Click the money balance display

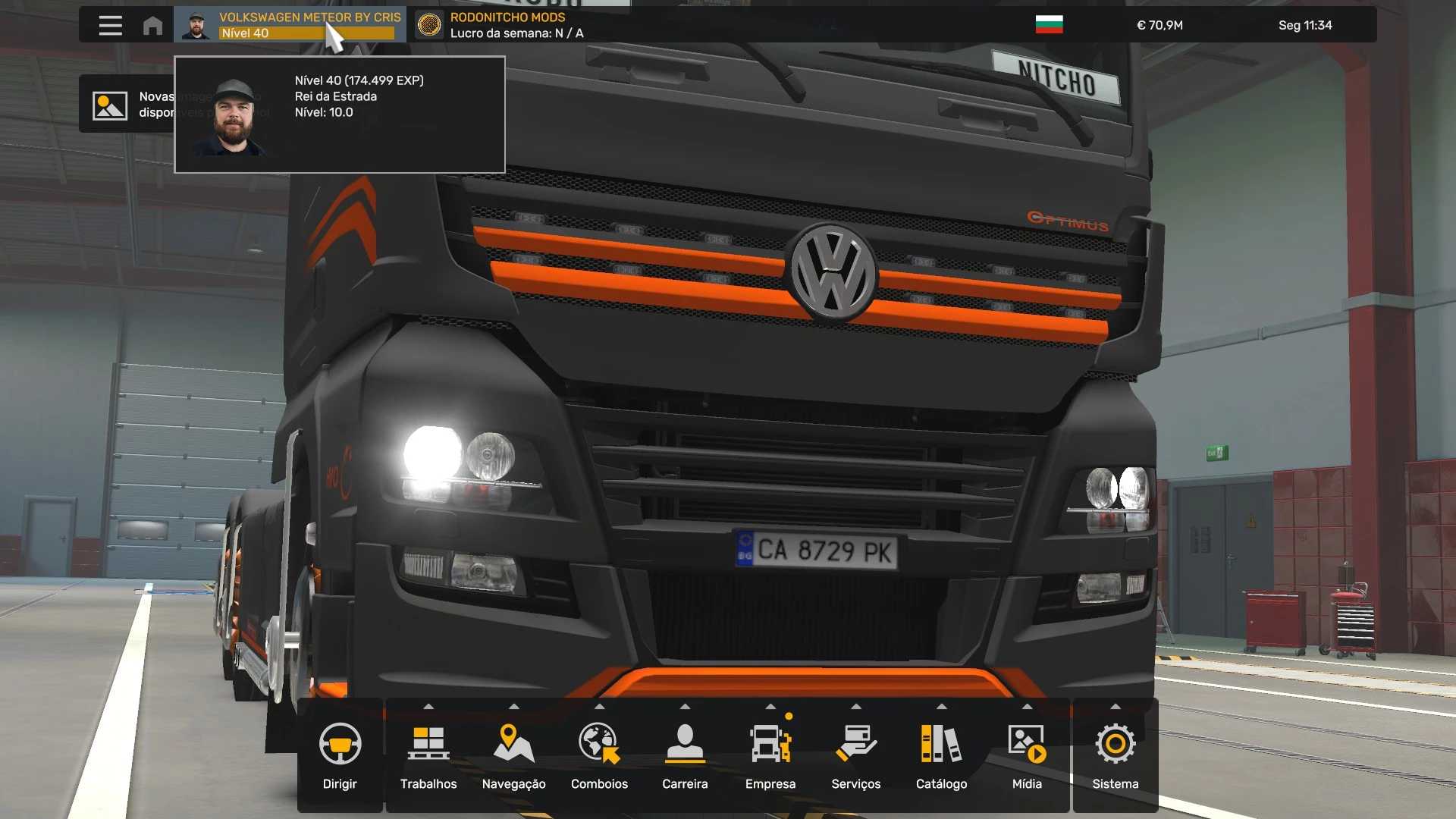click(x=1159, y=25)
